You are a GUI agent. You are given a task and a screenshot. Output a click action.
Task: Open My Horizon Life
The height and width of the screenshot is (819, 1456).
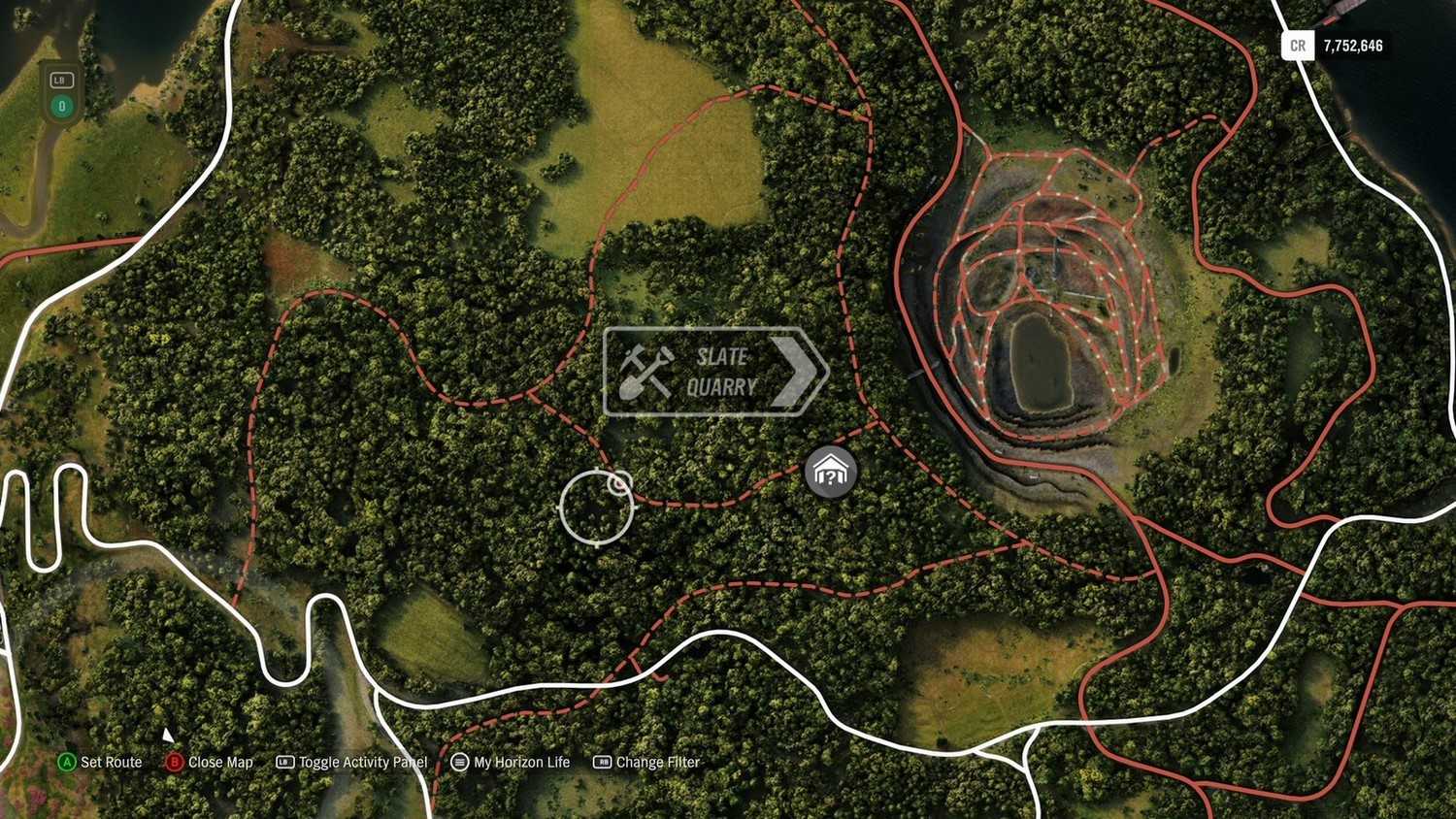coord(511,763)
